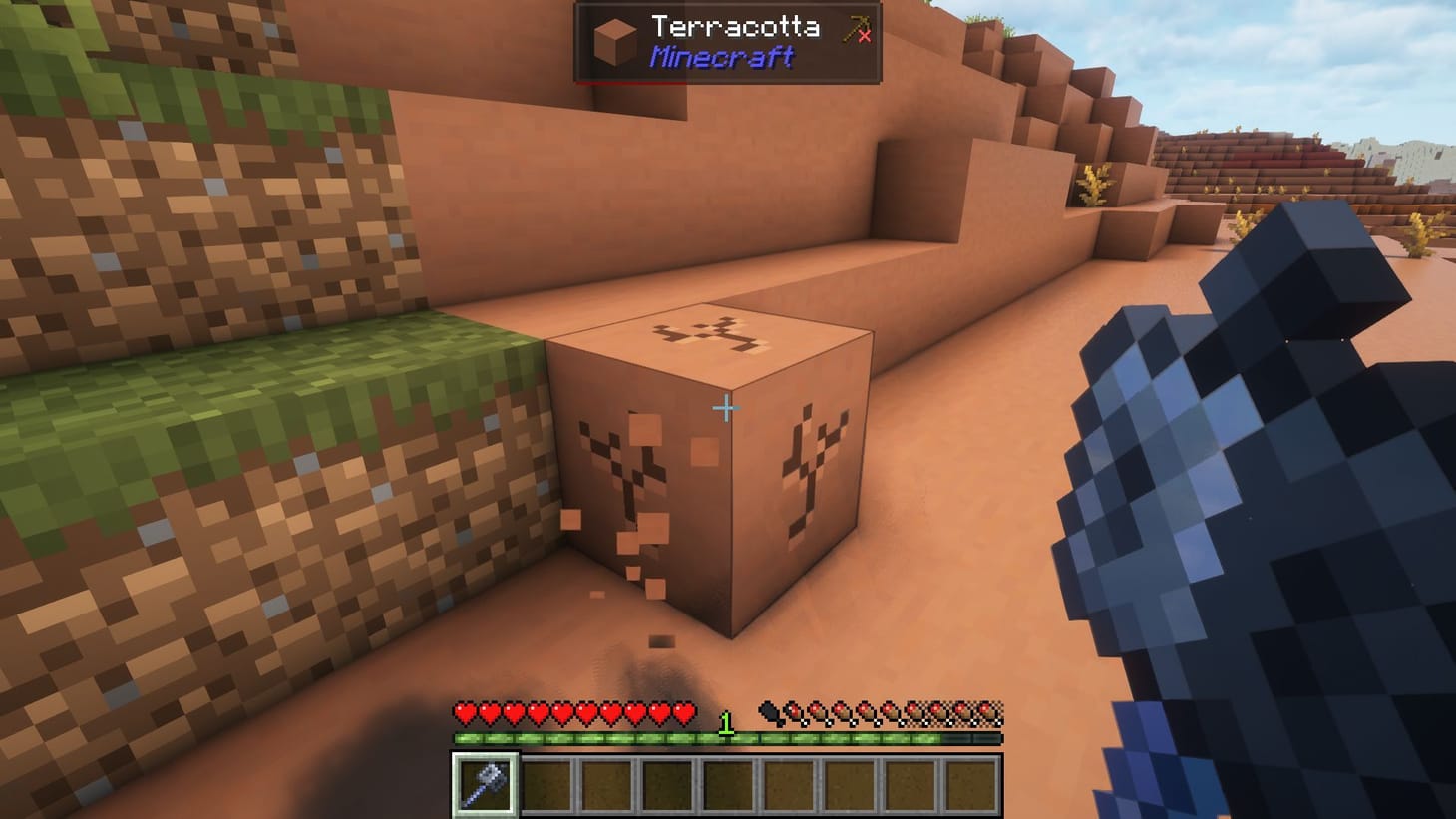Click the Terracotta title text
The height and width of the screenshot is (819, 1456).
735,29
